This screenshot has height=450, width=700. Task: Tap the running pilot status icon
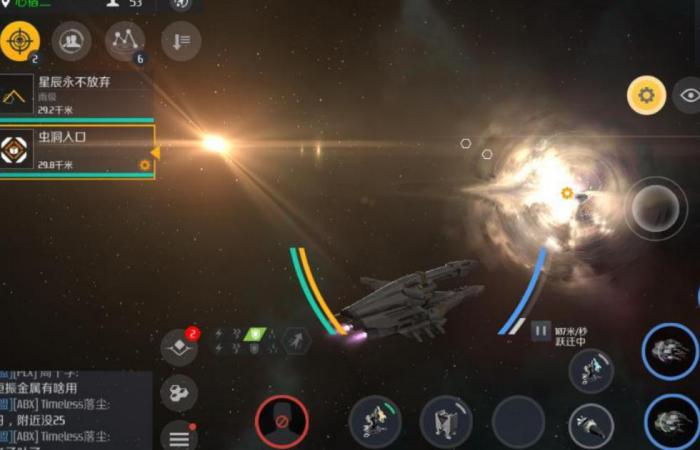[296, 341]
